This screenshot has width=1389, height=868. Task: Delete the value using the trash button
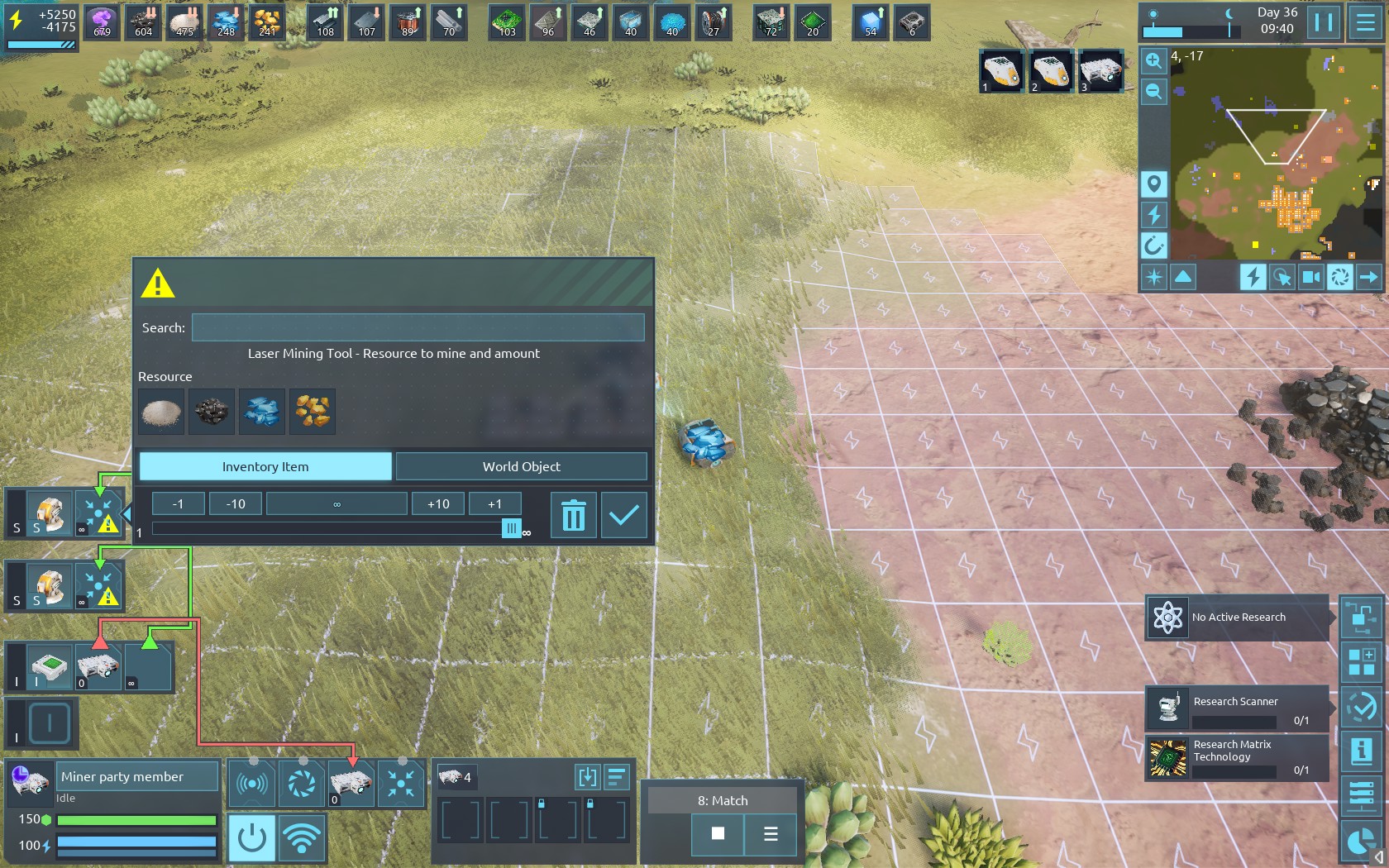tap(573, 515)
